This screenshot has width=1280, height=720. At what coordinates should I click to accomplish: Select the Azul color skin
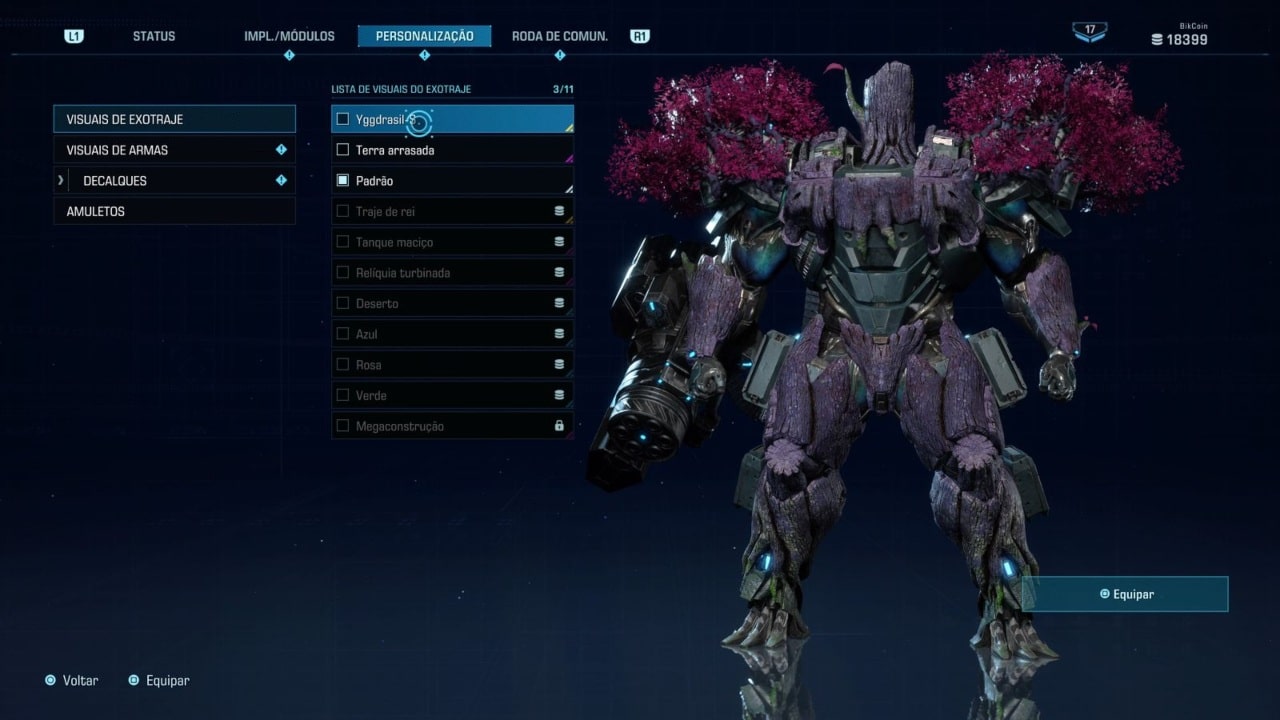pyautogui.click(x=452, y=334)
